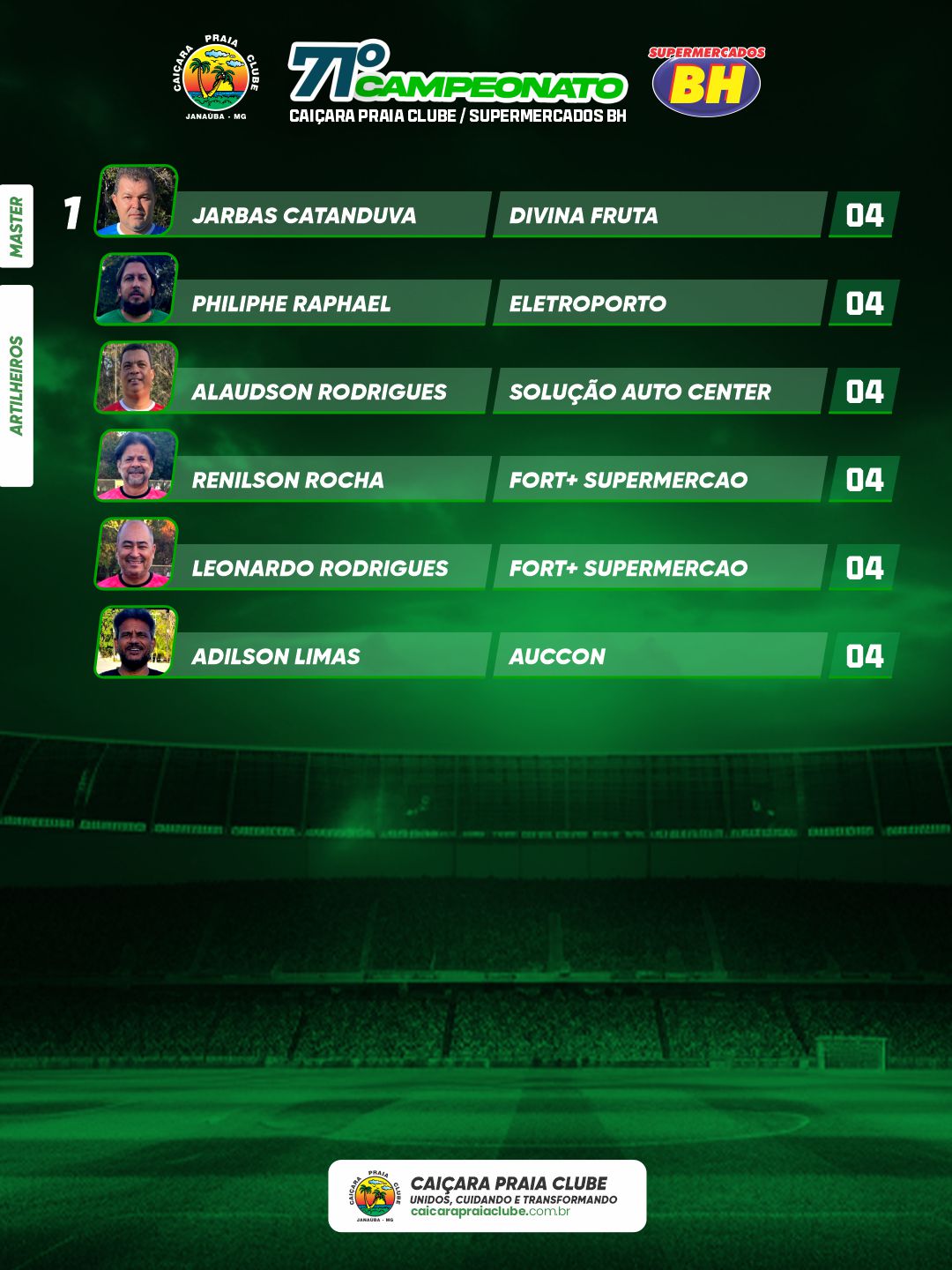Open the ARTILHEIROS tab

(17, 385)
